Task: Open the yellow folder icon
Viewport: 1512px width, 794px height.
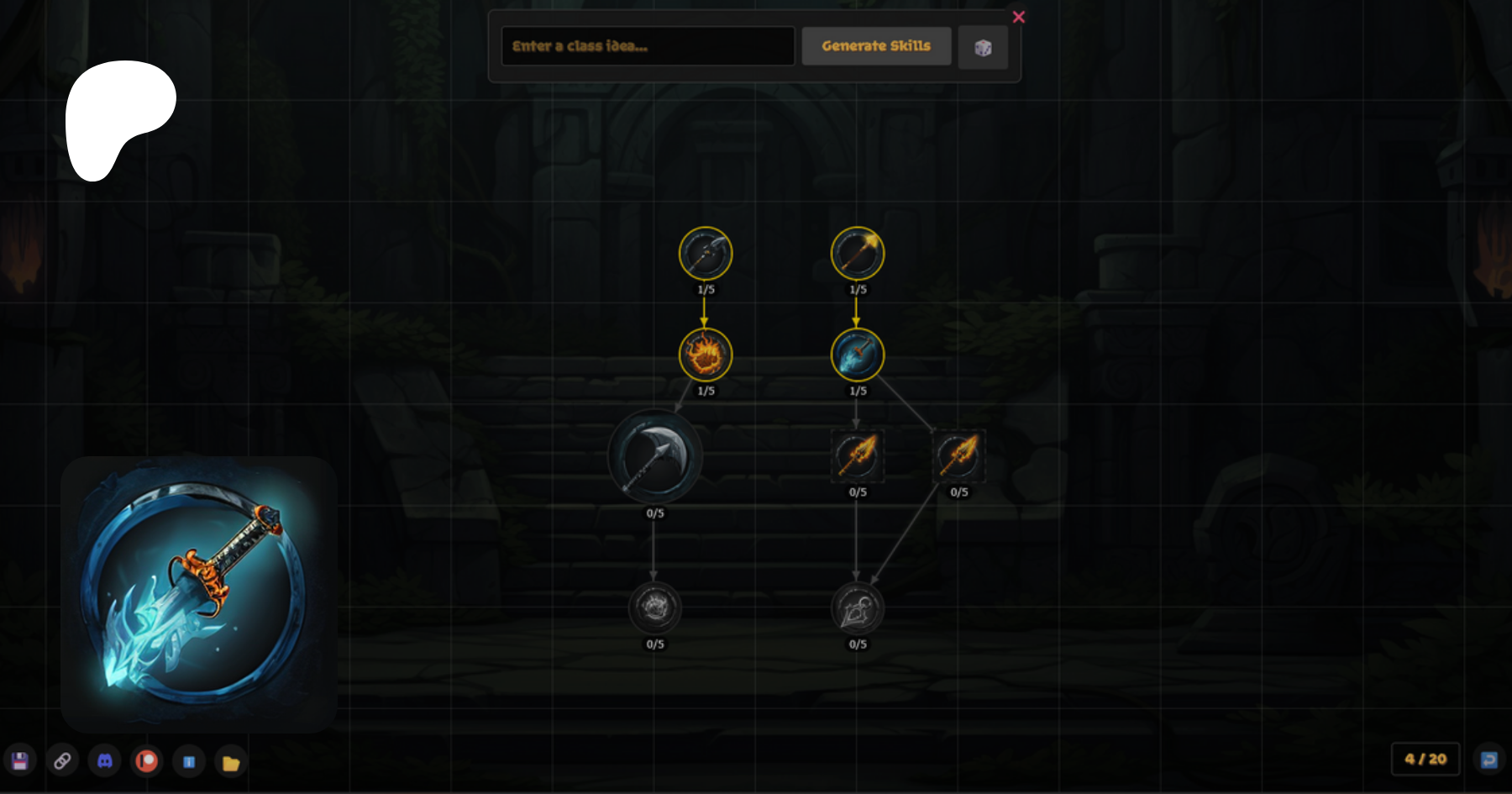Action: point(231,763)
